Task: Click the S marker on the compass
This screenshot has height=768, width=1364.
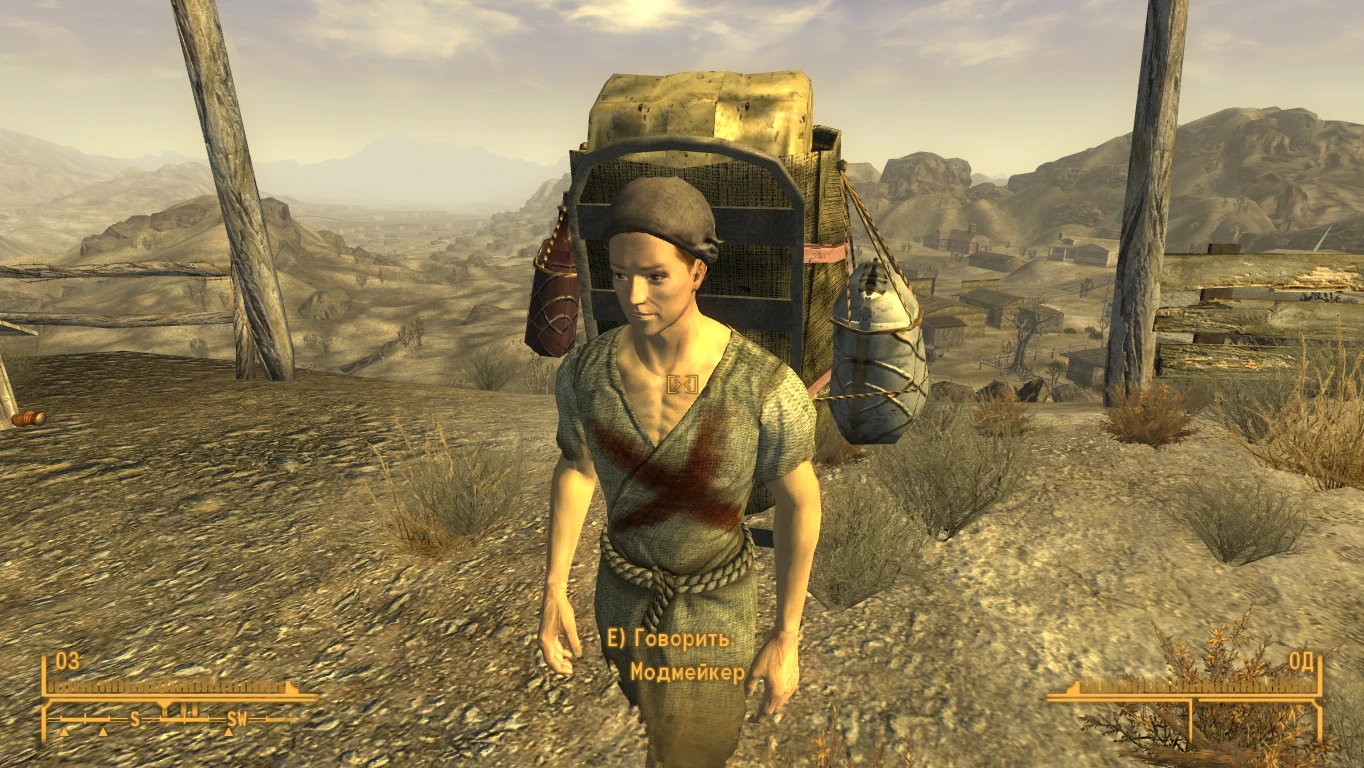Action: [135, 718]
